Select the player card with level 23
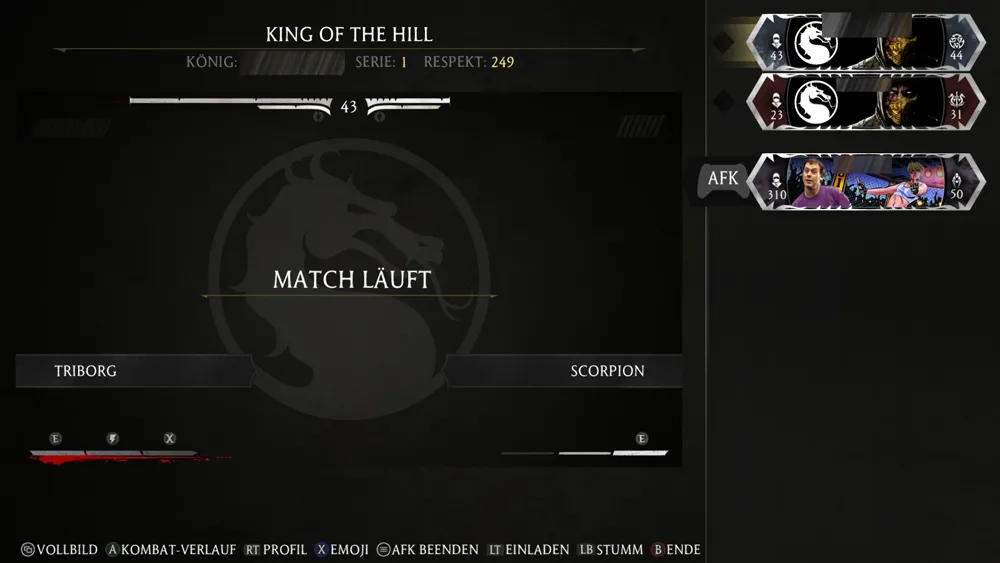This screenshot has height=563, width=1000. tap(866, 102)
